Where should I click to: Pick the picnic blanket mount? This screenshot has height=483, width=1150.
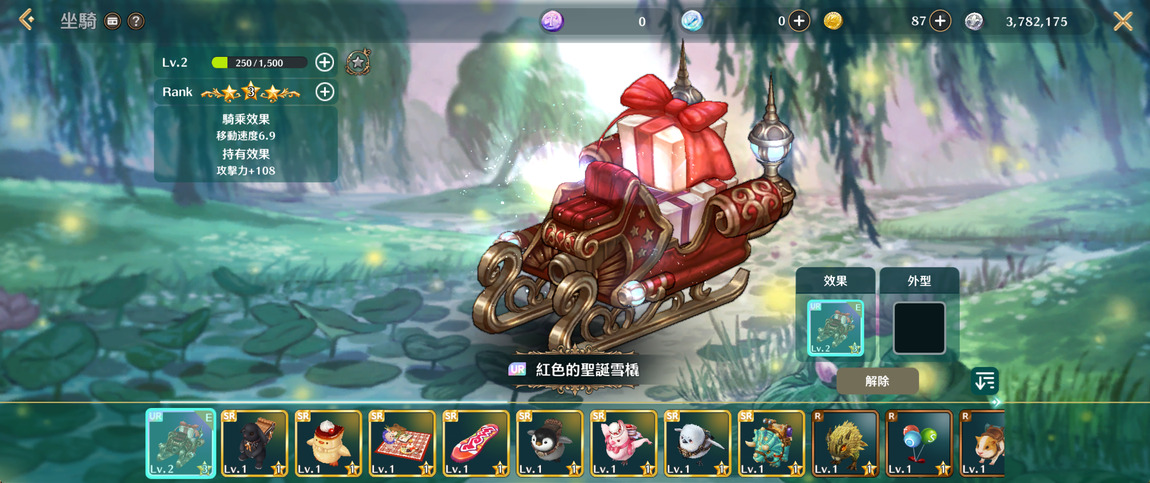point(402,443)
